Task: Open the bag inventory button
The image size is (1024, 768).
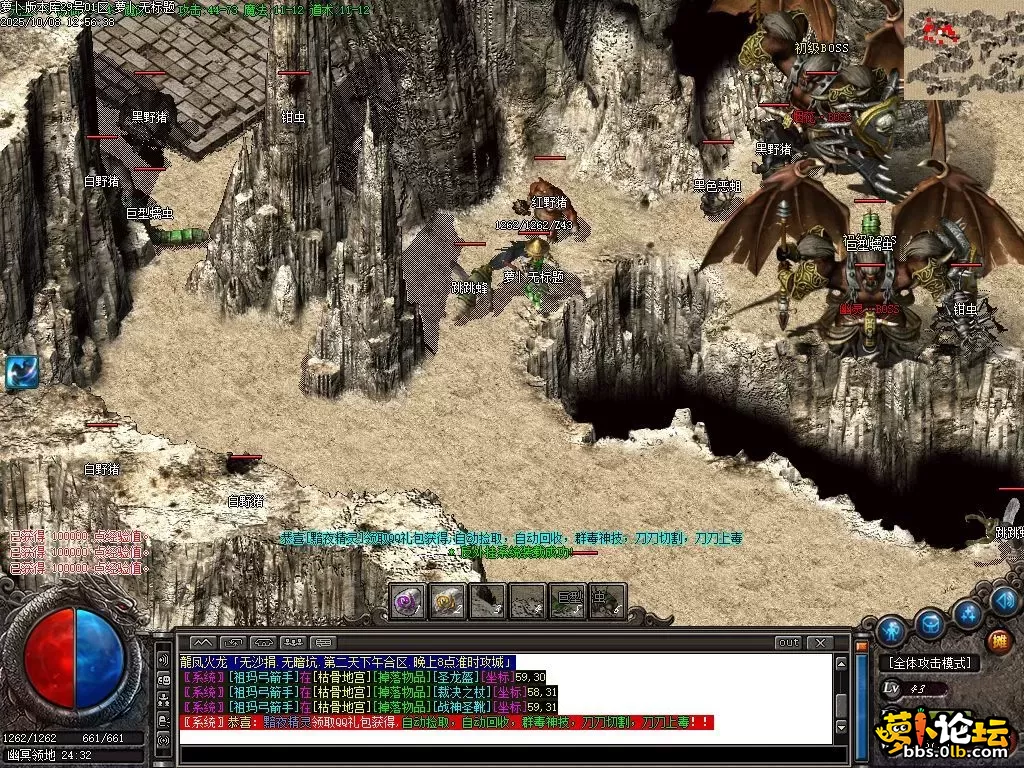Action: point(930,624)
